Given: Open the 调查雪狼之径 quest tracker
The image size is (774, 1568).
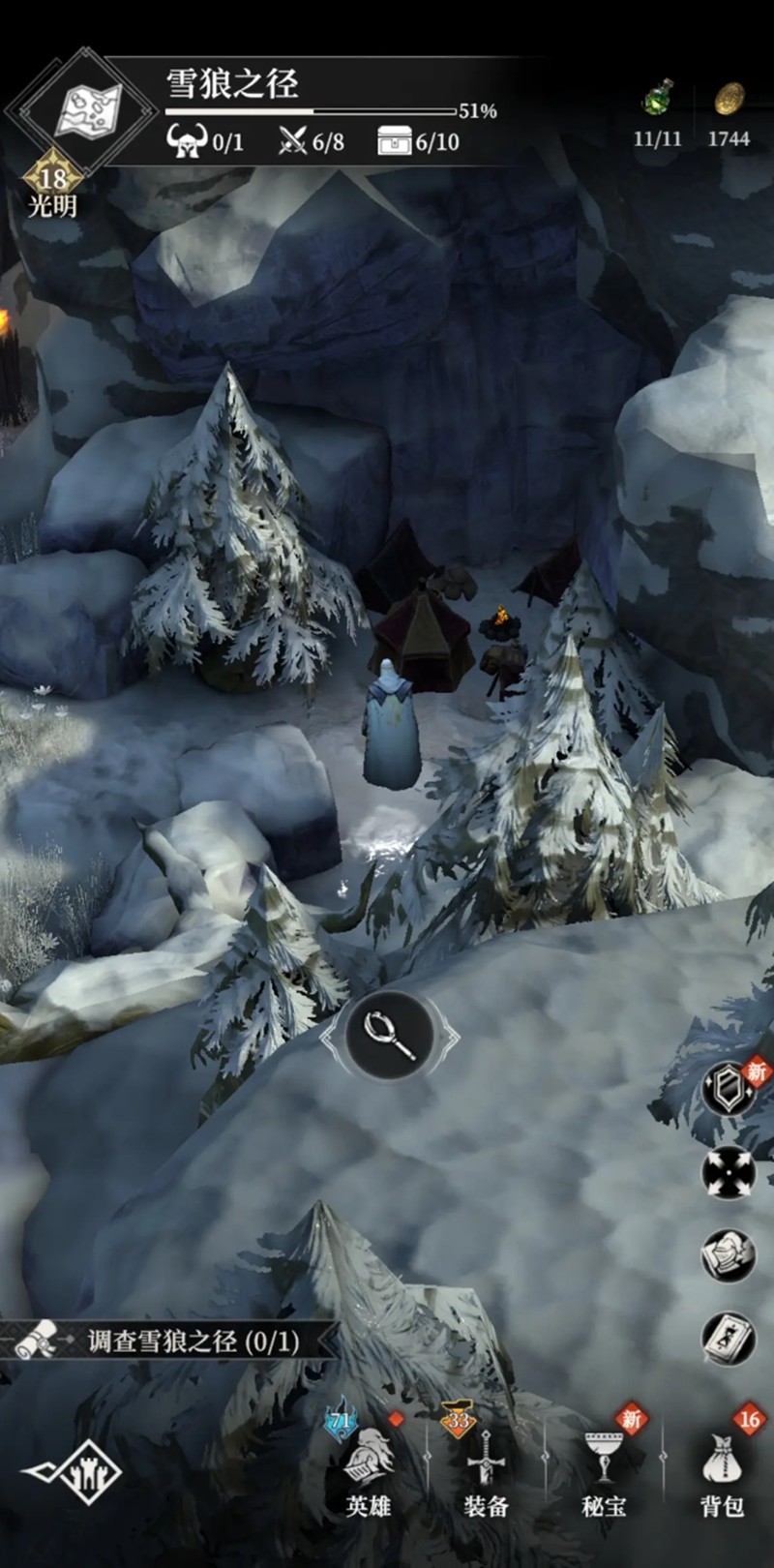Looking at the screenshot, I should (174, 1341).
